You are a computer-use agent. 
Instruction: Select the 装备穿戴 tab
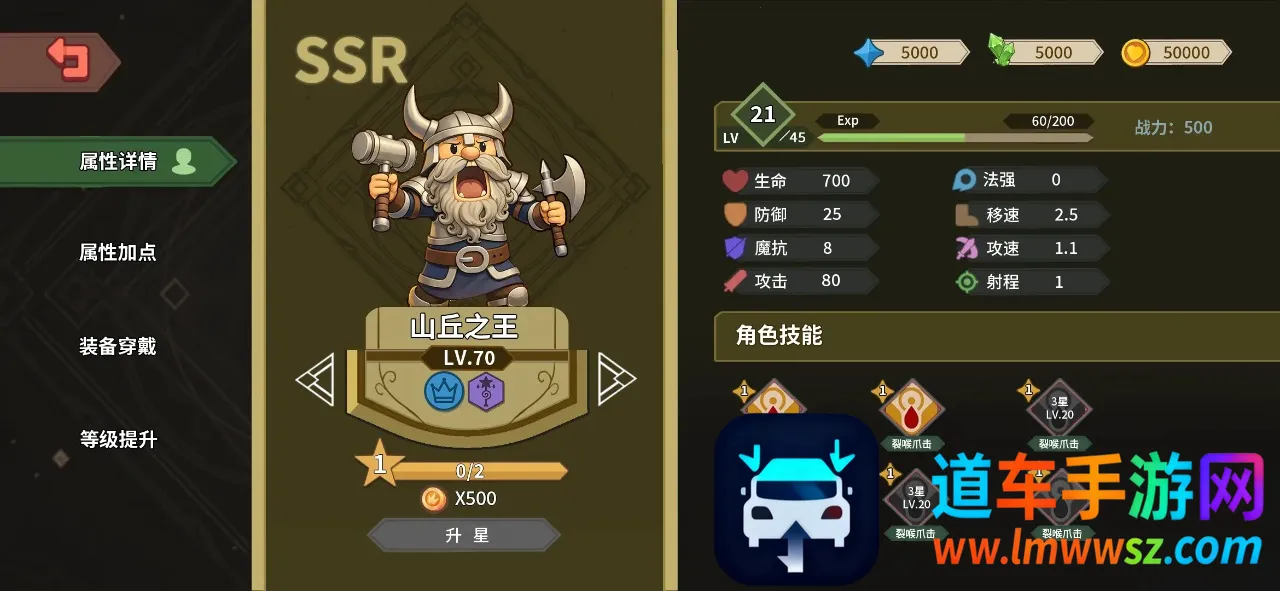pos(118,347)
